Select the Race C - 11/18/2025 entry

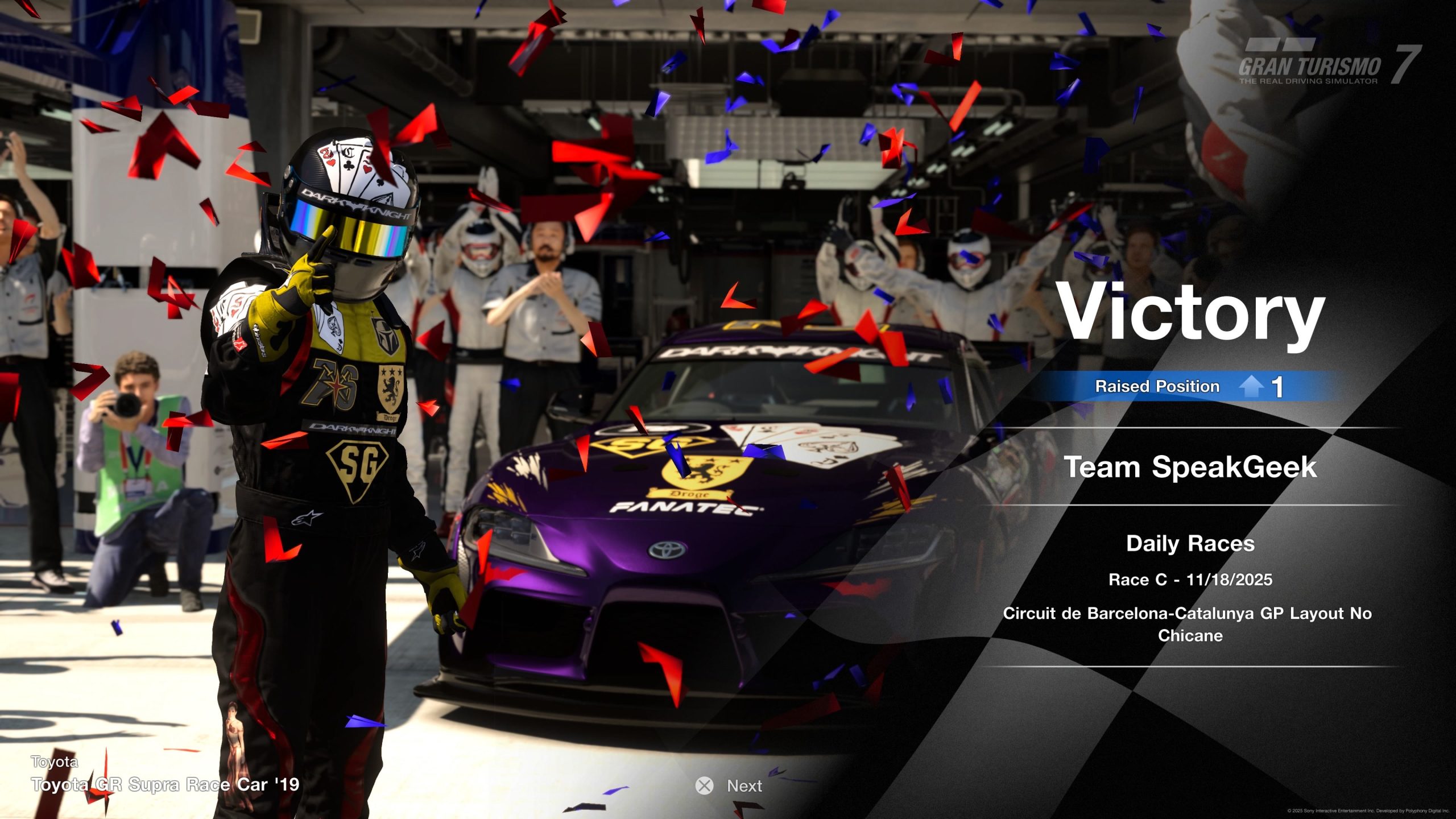(x=1192, y=580)
